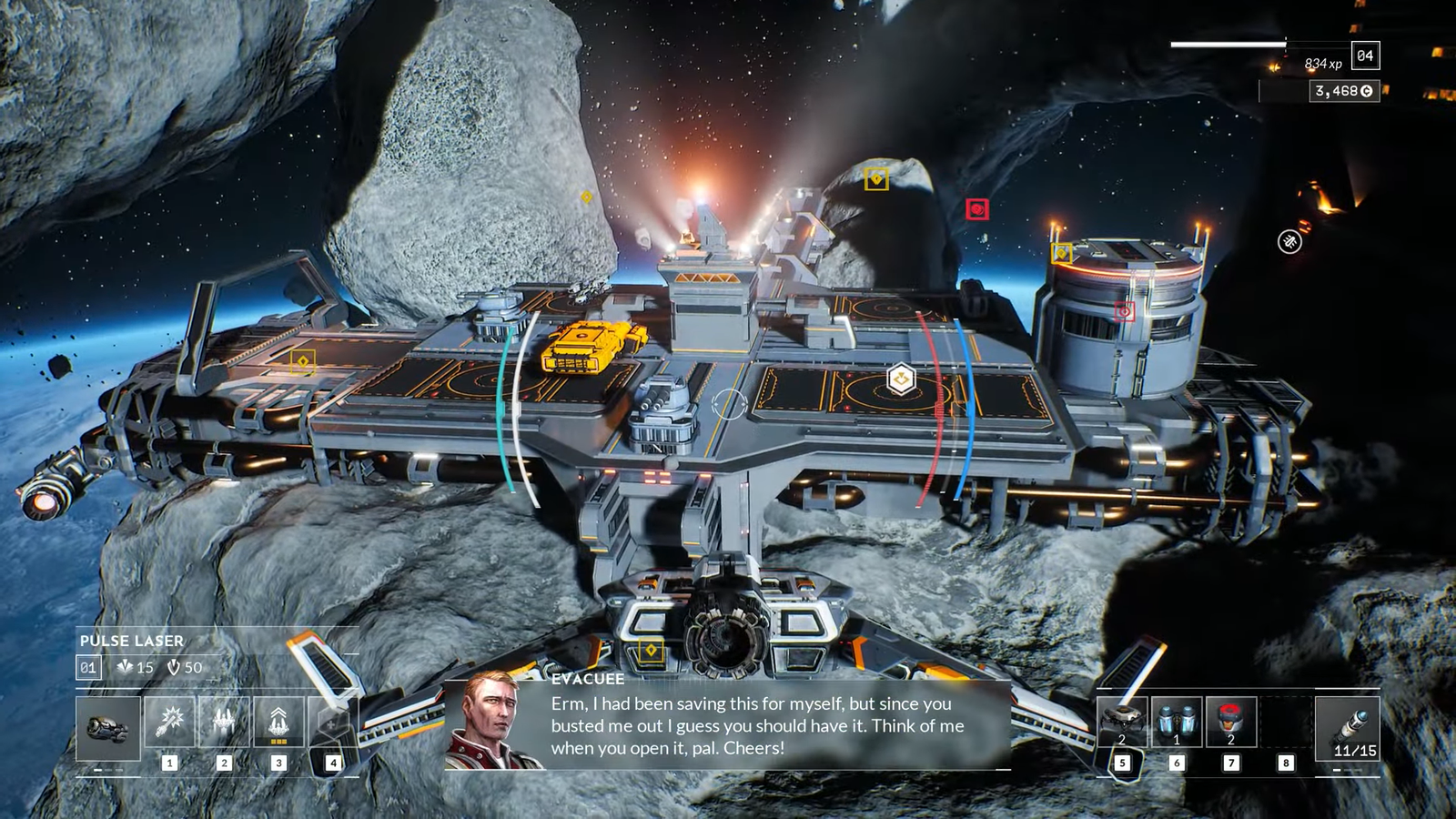
Task: Target the red enemy marker near the asteroid
Action: (x=977, y=209)
